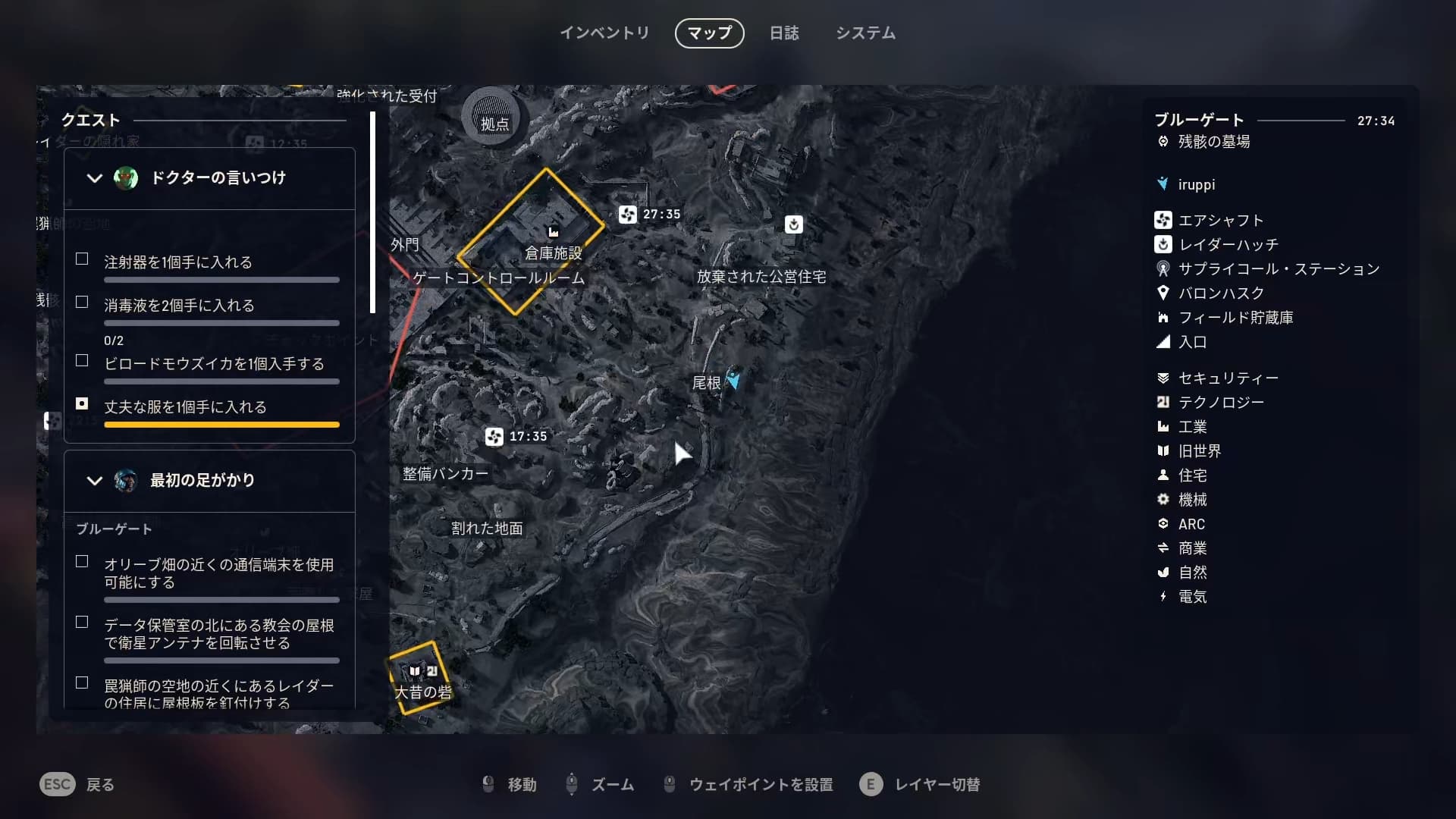
Task: Collapse the 最初の足がかり quest
Action: [95, 481]
